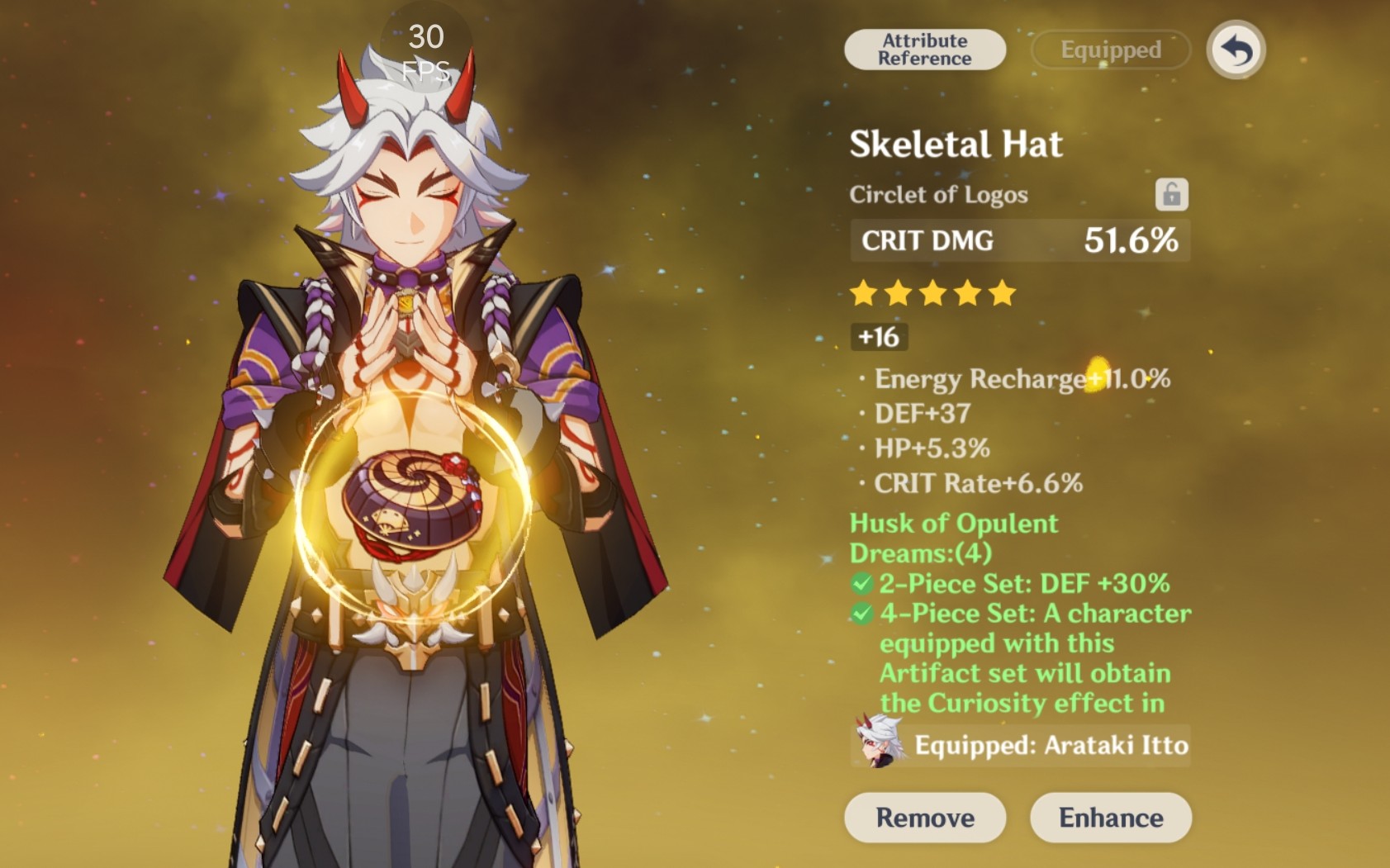This screenshot has width=1390, height=868.
Task: Click the back arrow to exit artifact details
Action: click(1234, 50)
